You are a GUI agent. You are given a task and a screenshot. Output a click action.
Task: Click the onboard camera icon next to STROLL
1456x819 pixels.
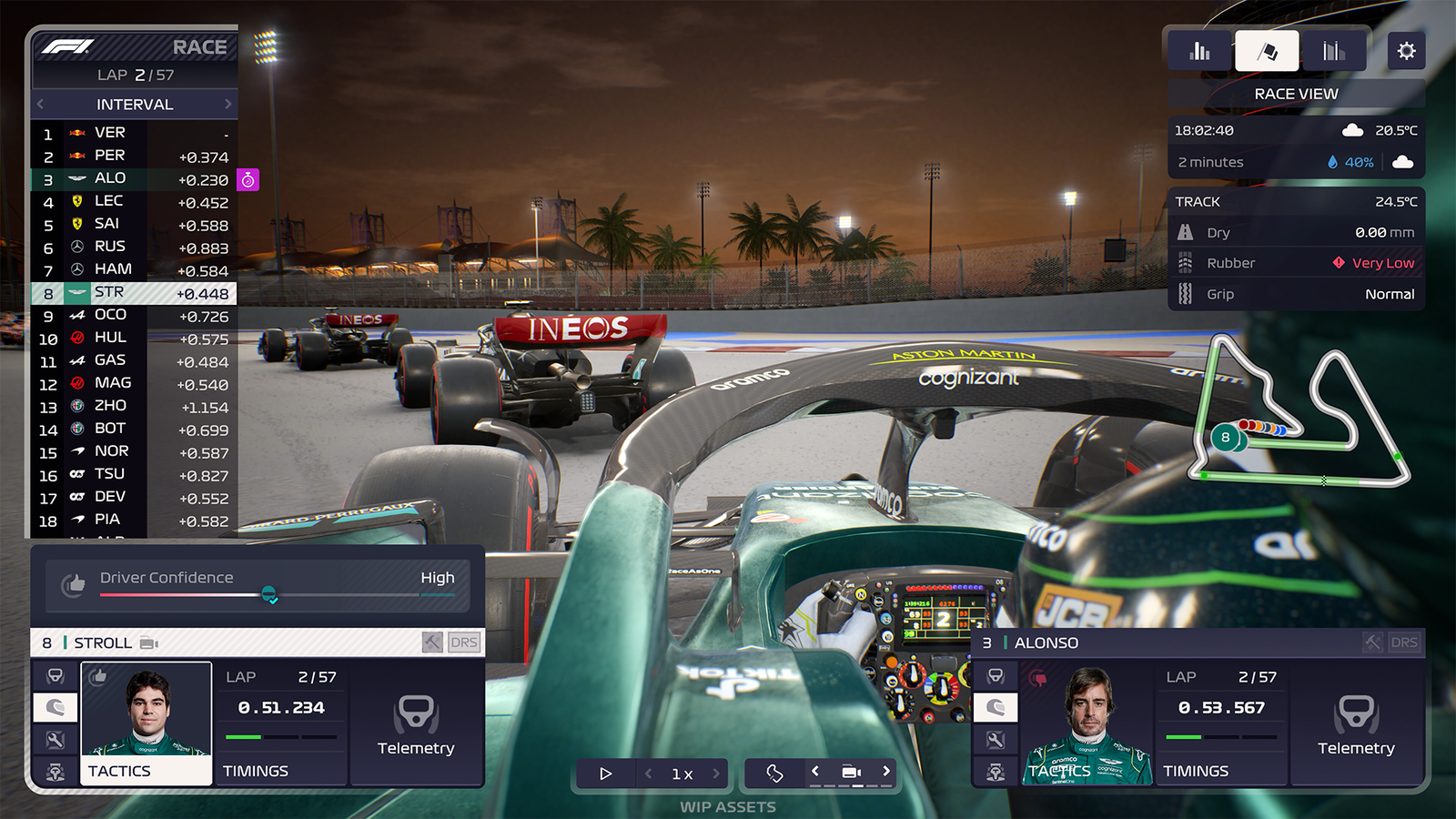click(x=147, y=642)
